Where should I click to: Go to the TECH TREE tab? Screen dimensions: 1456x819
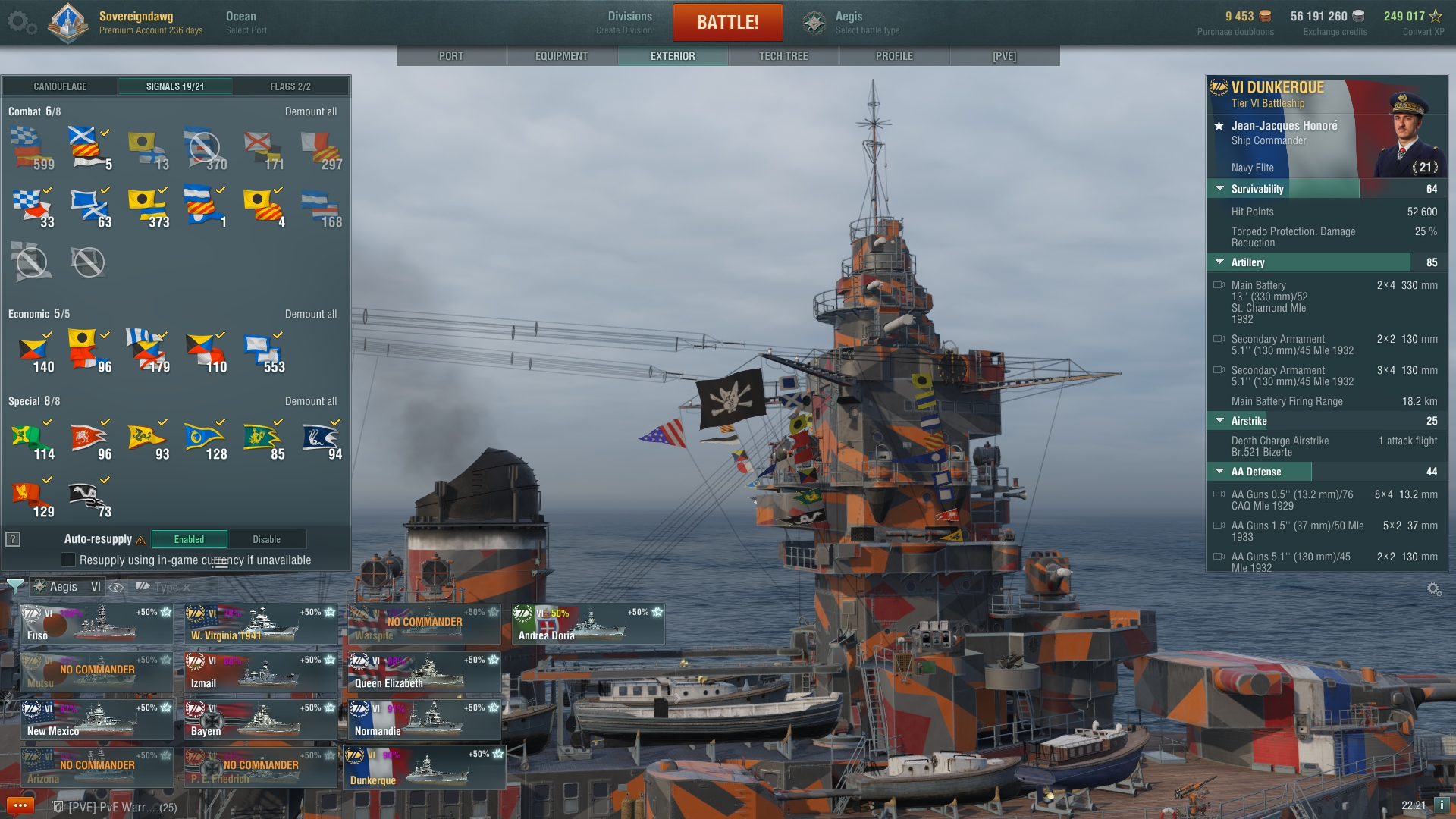[783, 56]
